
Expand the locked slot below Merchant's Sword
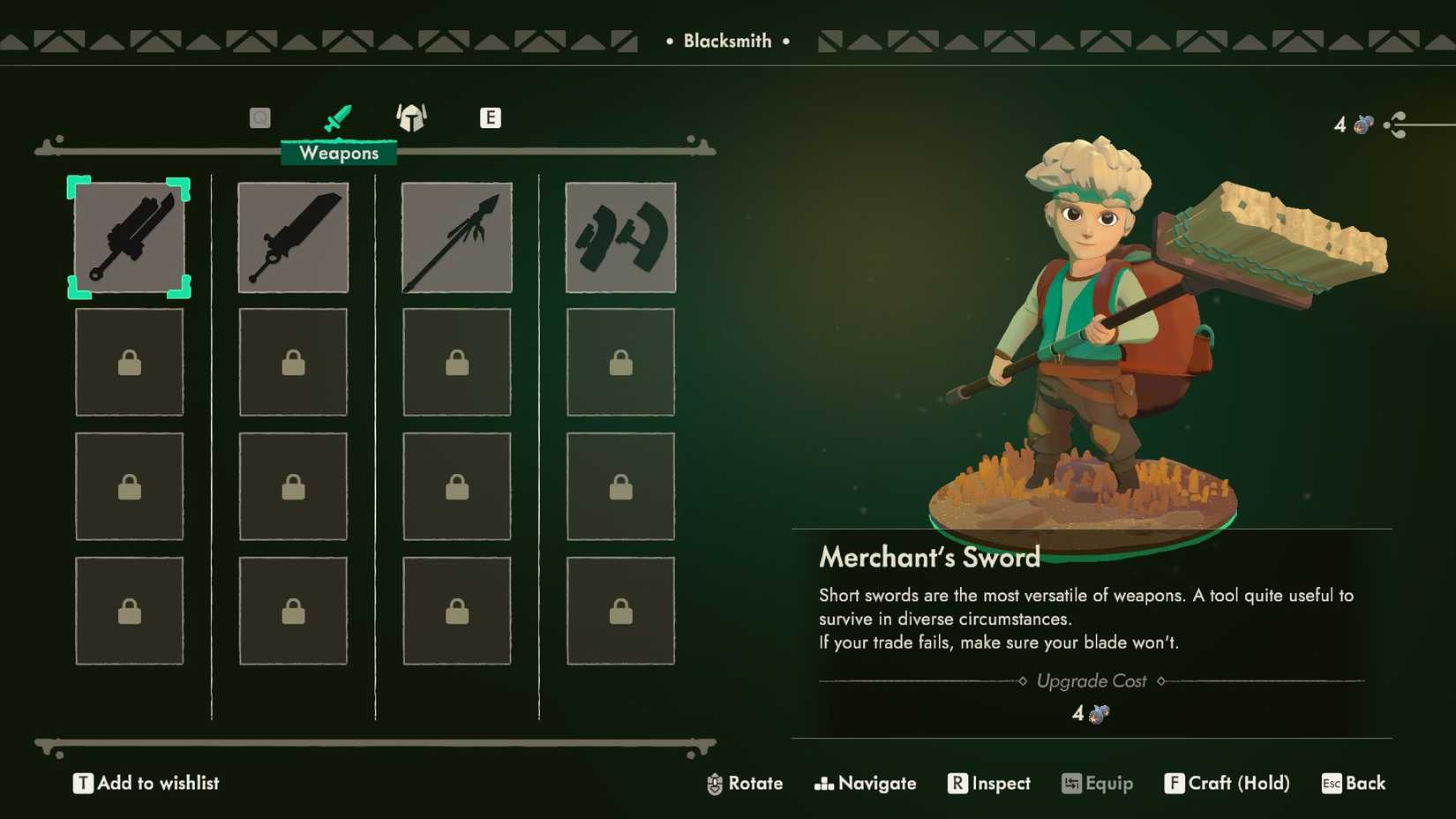[x=129, y=362]
